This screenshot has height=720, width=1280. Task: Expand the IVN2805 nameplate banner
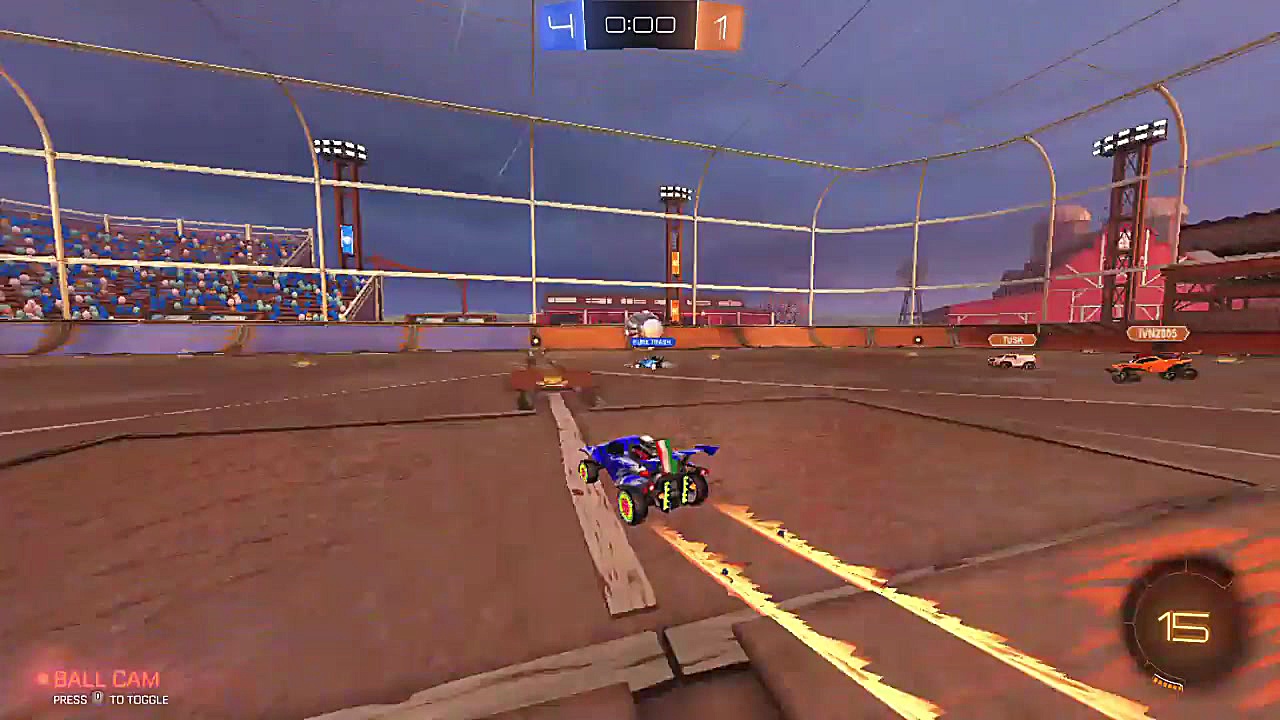(1157, 332)
